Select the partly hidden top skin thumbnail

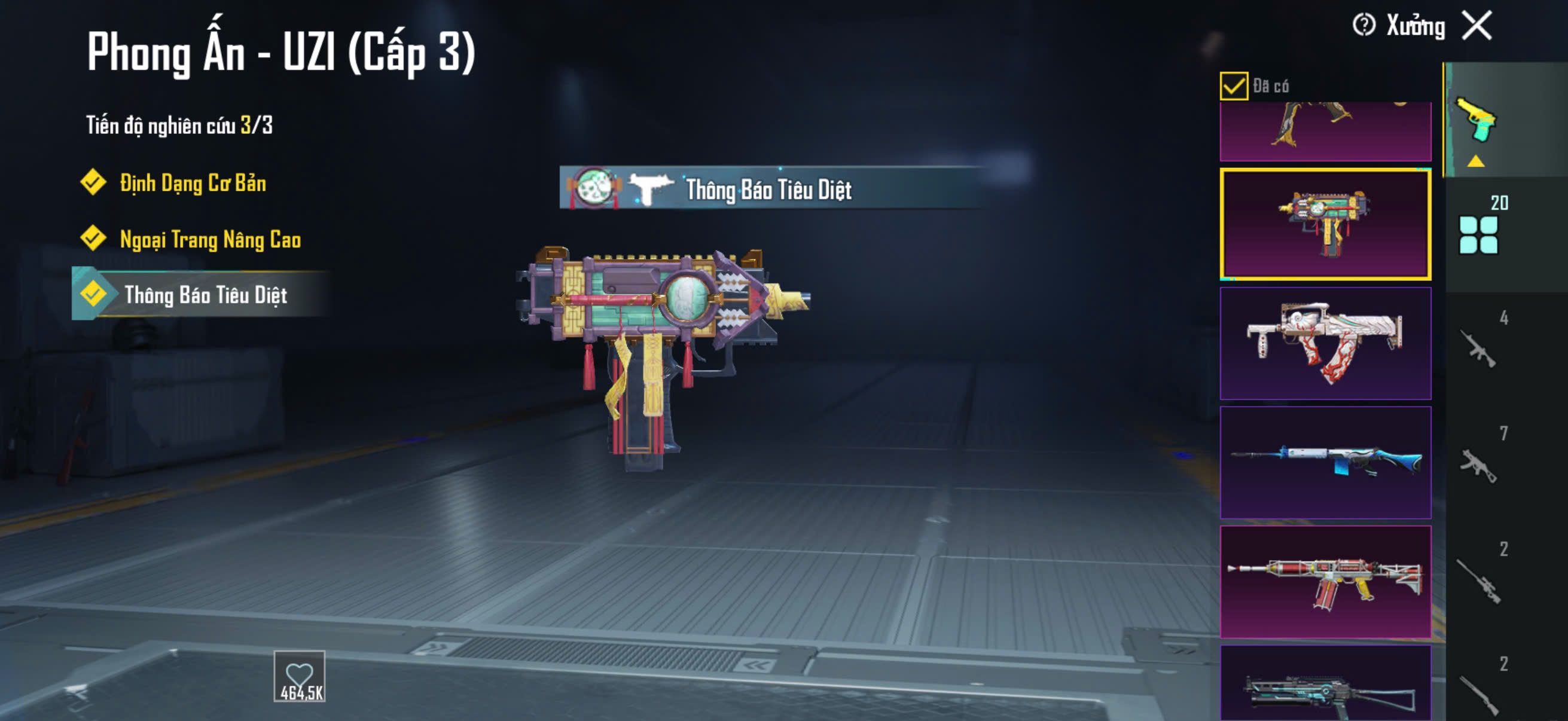(x=1325, y=132)
